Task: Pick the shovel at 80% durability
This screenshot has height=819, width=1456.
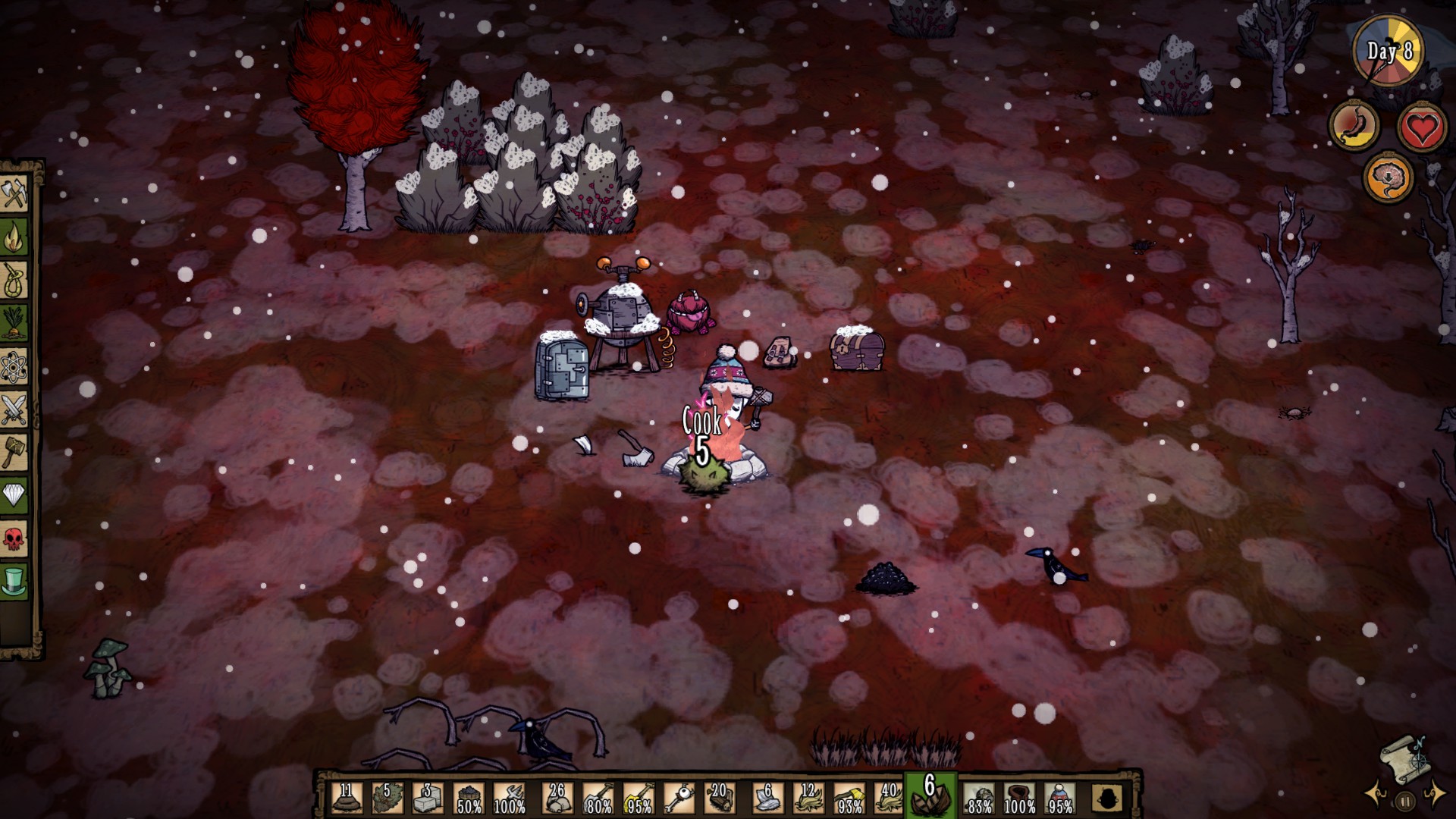Action: pyautogui.click(x=598, y=799)
